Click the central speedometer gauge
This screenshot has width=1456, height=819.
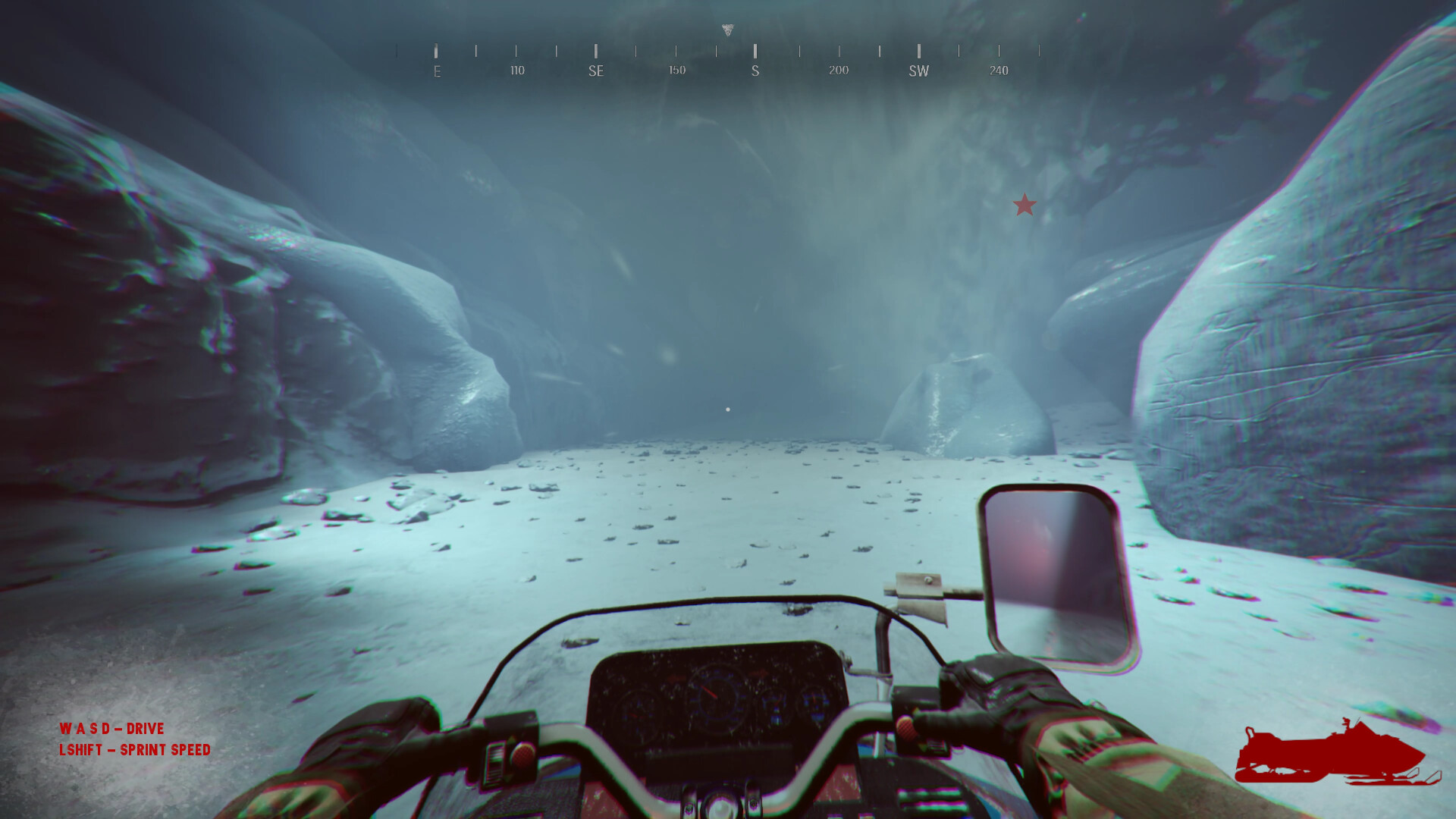(718, 695)
